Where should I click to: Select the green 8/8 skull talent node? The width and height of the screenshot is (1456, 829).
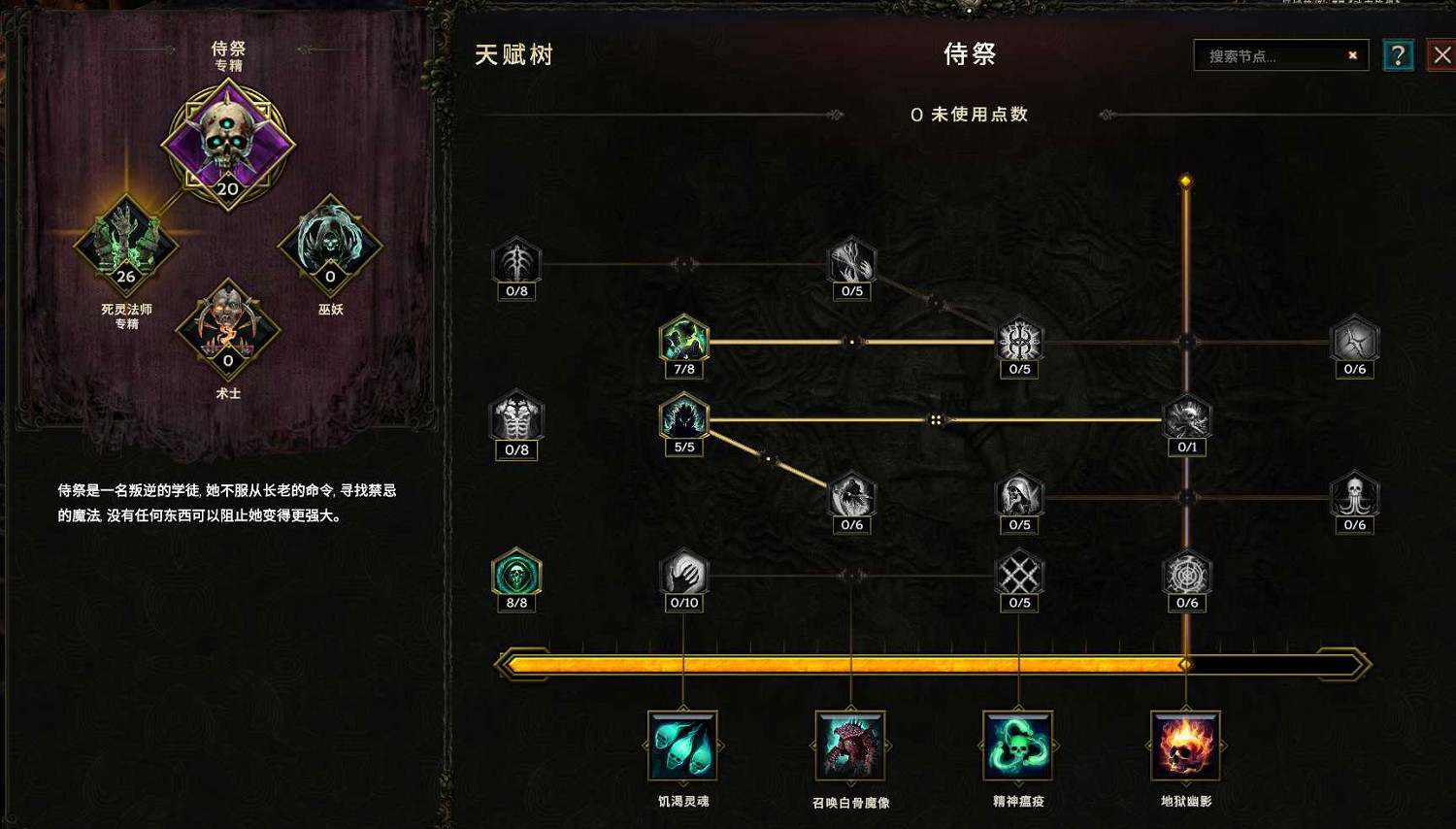[516, 575]
